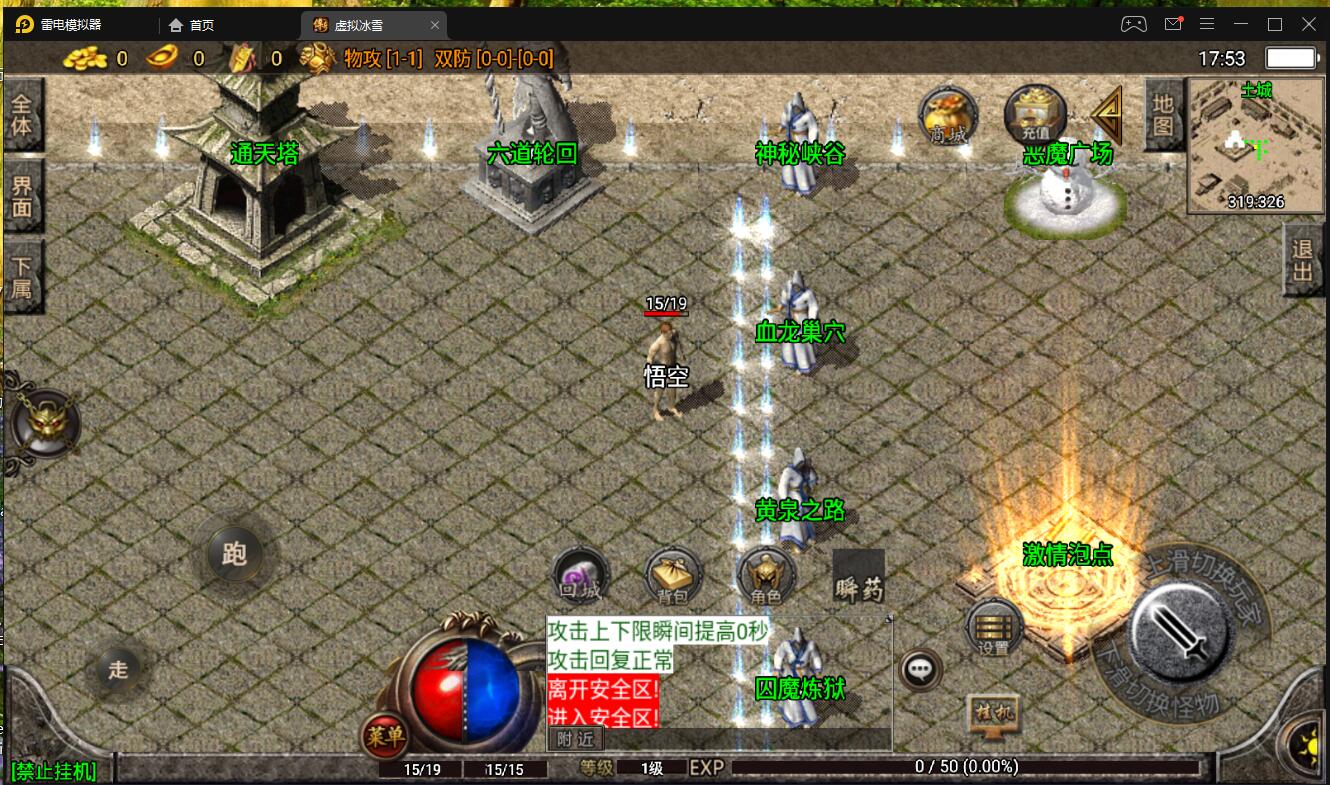
Task: Tap the 走 walk button
Action: coord(119,669)
